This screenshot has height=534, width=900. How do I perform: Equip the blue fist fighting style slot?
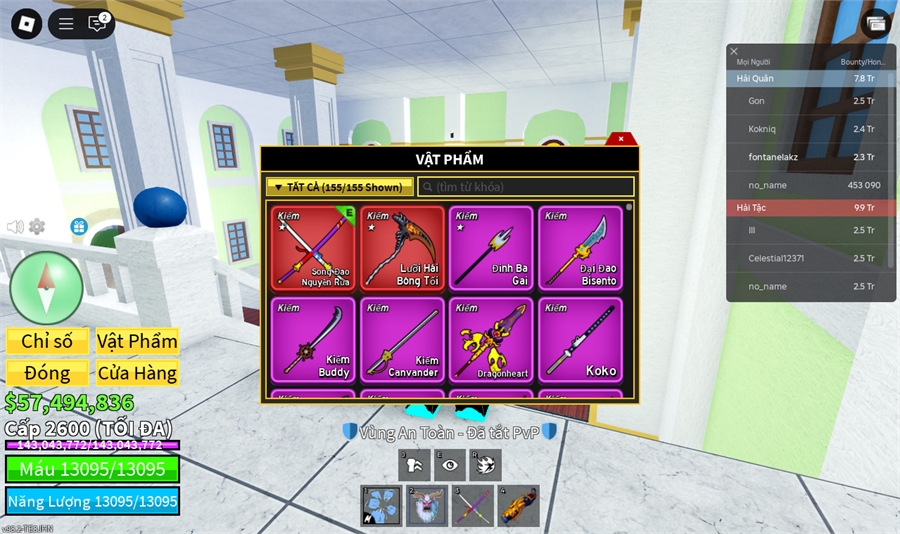[x=381, y=506]
